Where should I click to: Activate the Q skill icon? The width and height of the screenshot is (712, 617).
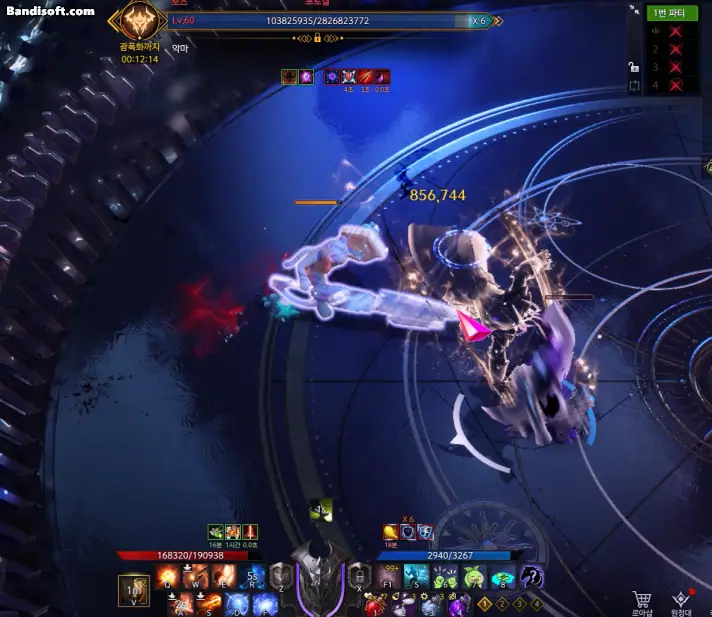[168, 577]
